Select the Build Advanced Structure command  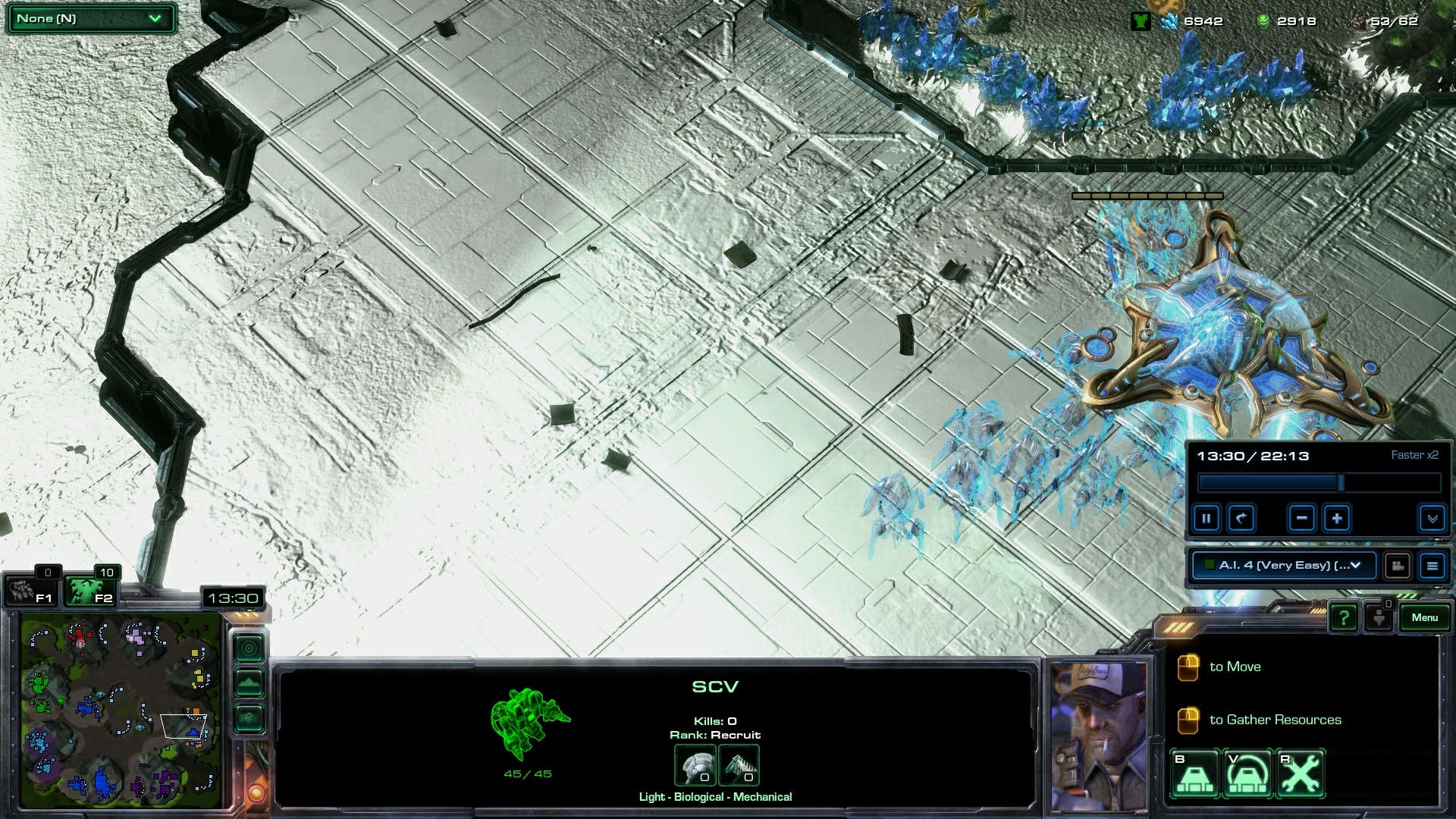click(x=1248, y=774)
